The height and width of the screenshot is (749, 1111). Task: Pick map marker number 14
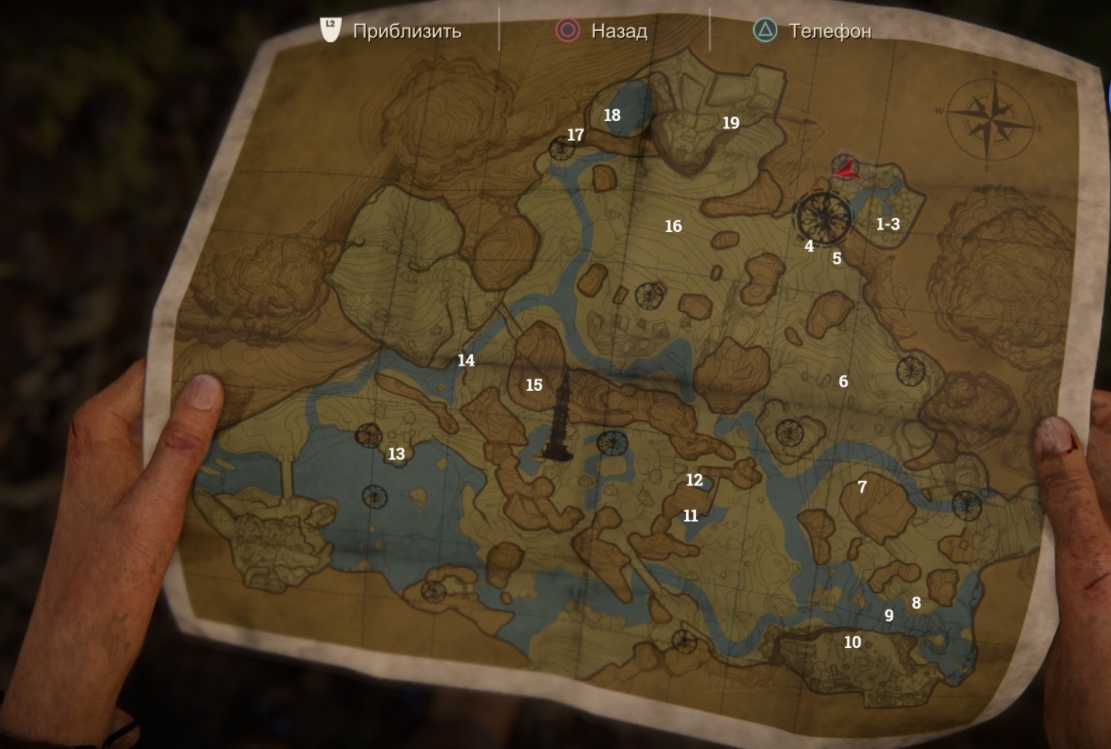(x=466, y=361)
